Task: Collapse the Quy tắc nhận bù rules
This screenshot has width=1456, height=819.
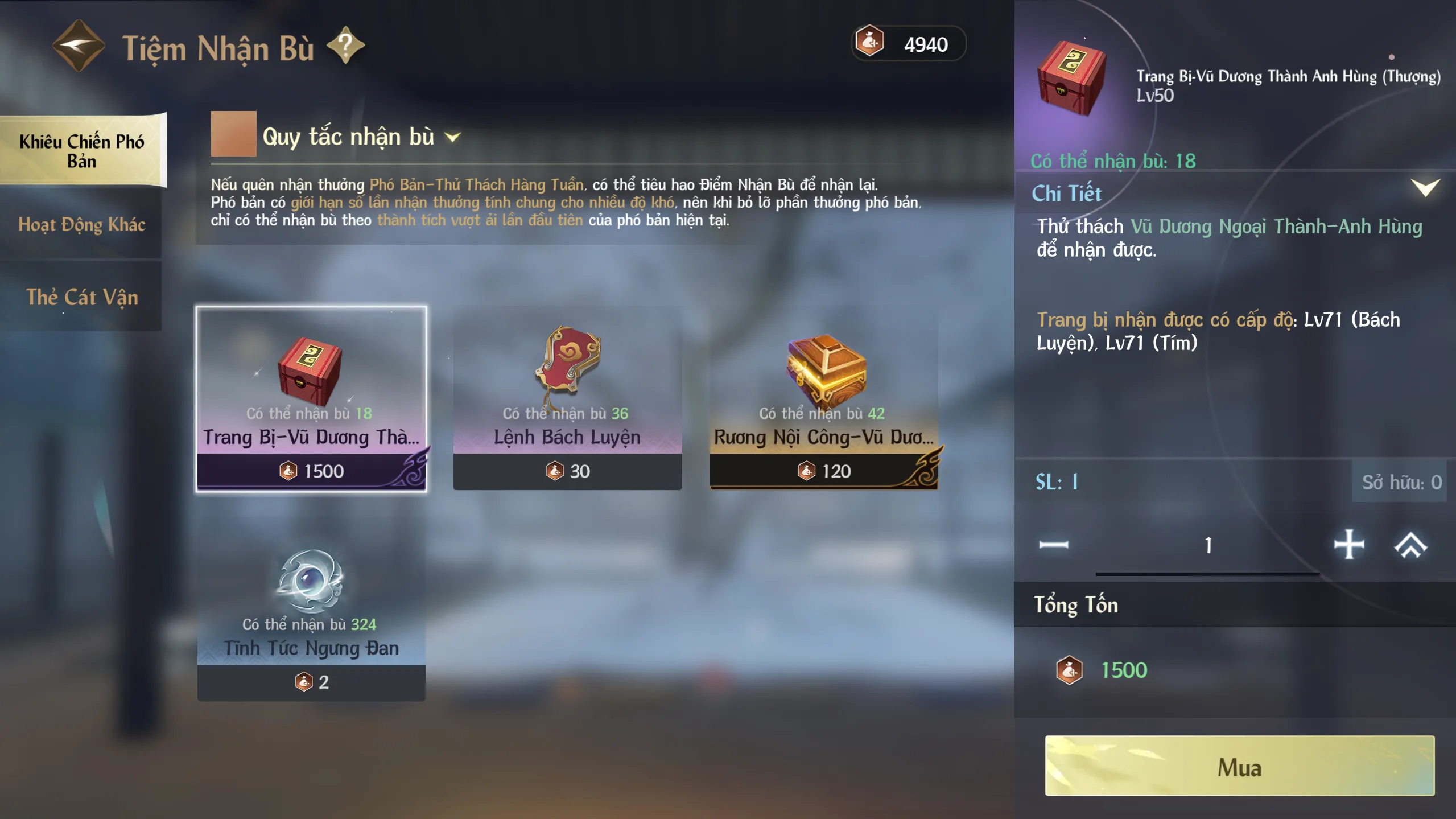Action: coord(453,137)
